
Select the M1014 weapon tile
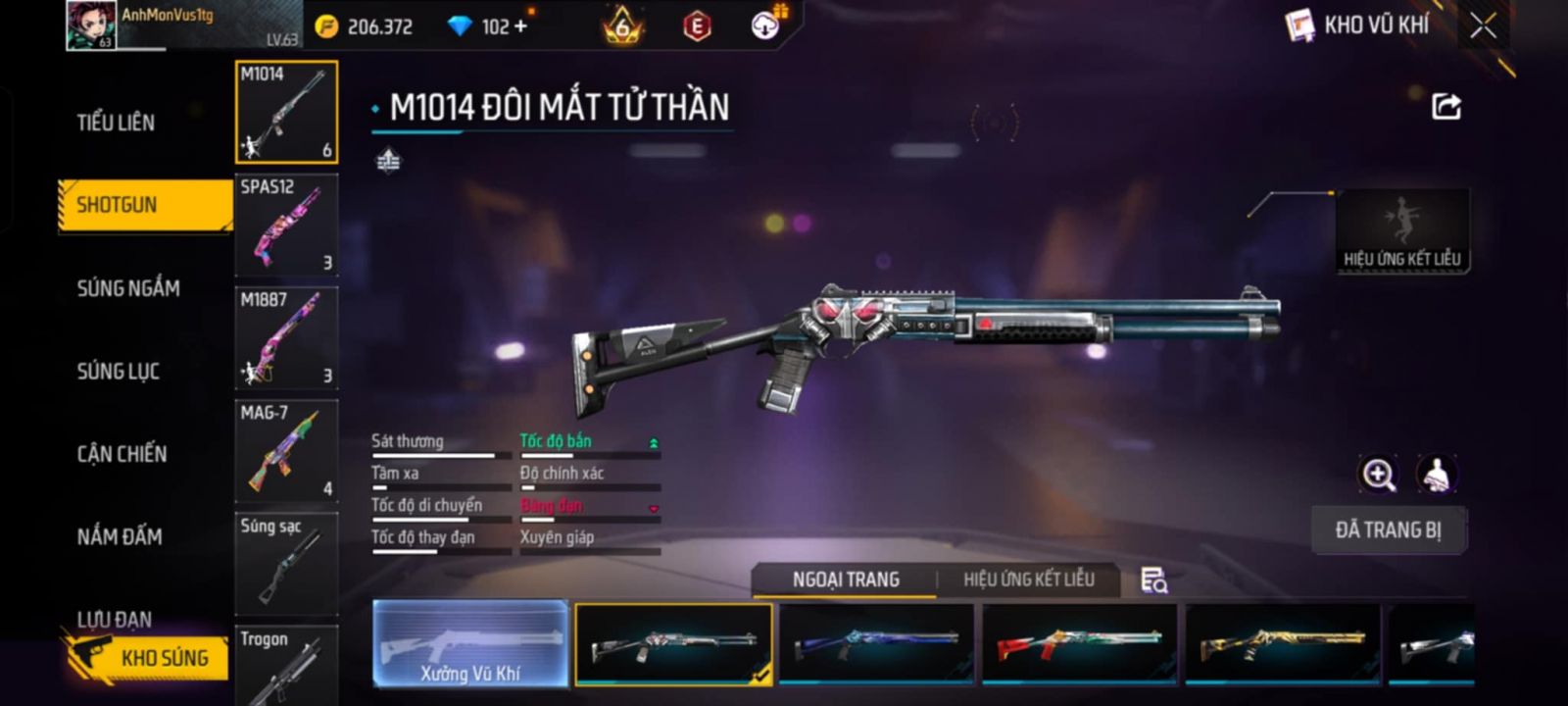coord(286,112)
